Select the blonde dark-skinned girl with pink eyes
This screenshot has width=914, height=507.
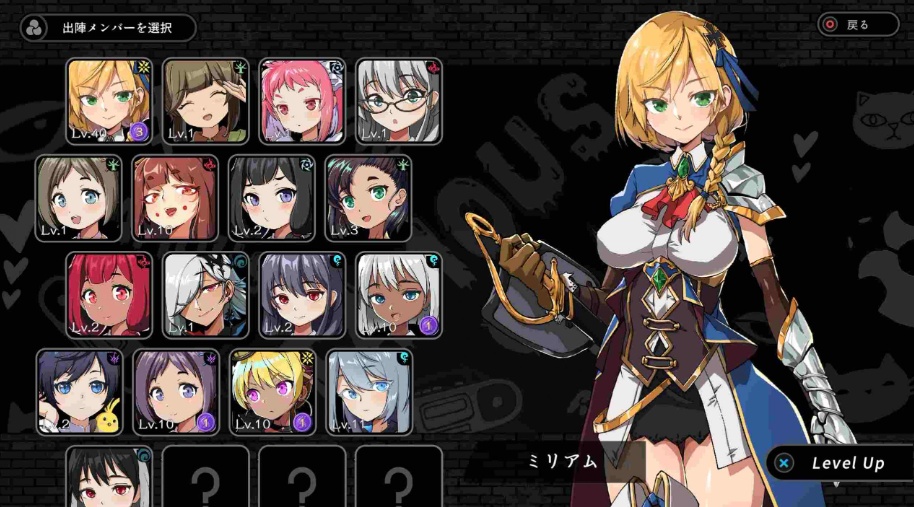[x=270, y=391]
